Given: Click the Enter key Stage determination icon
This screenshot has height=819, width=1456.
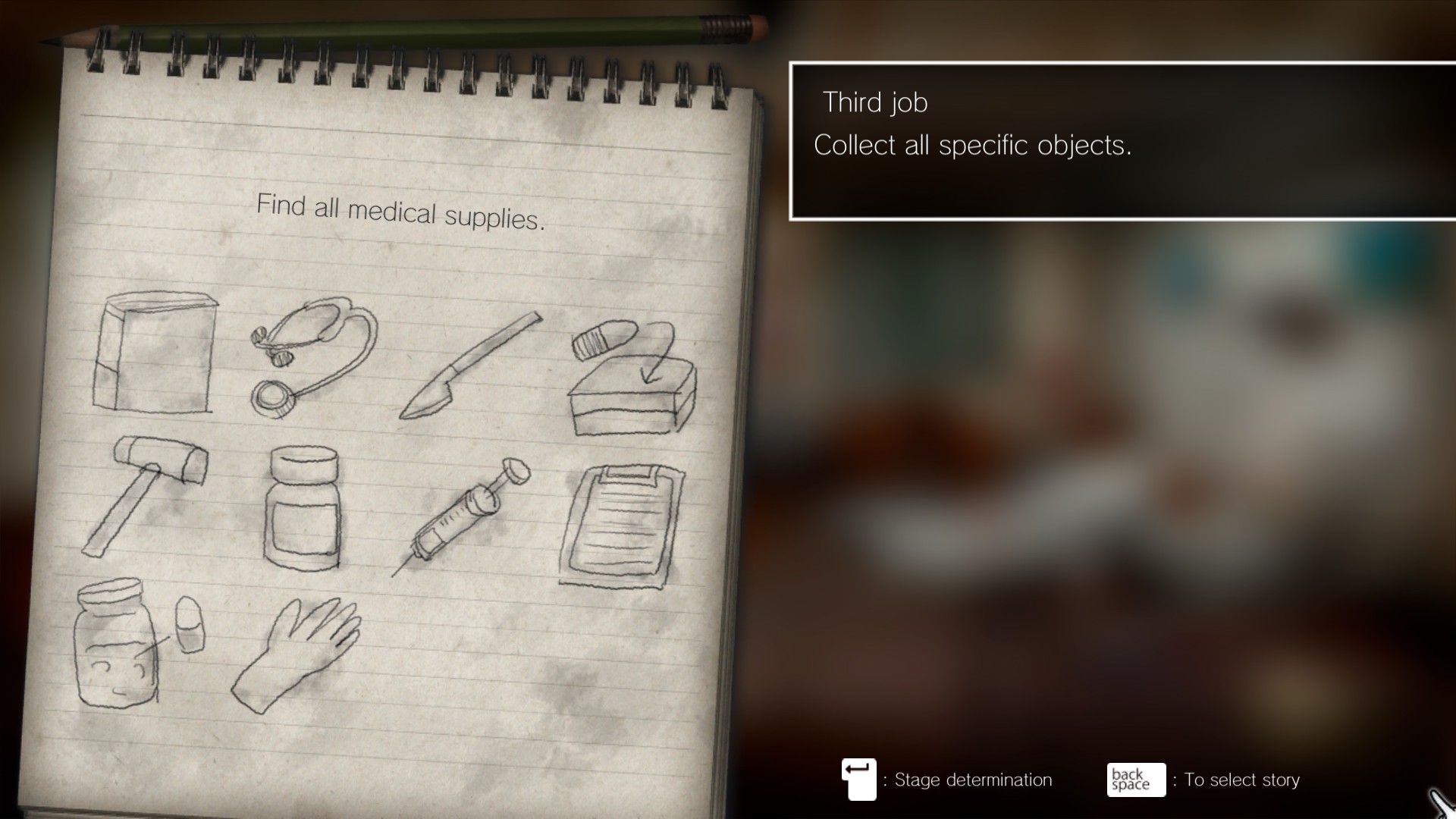Looking at the screenshot, I should point(858,780).
